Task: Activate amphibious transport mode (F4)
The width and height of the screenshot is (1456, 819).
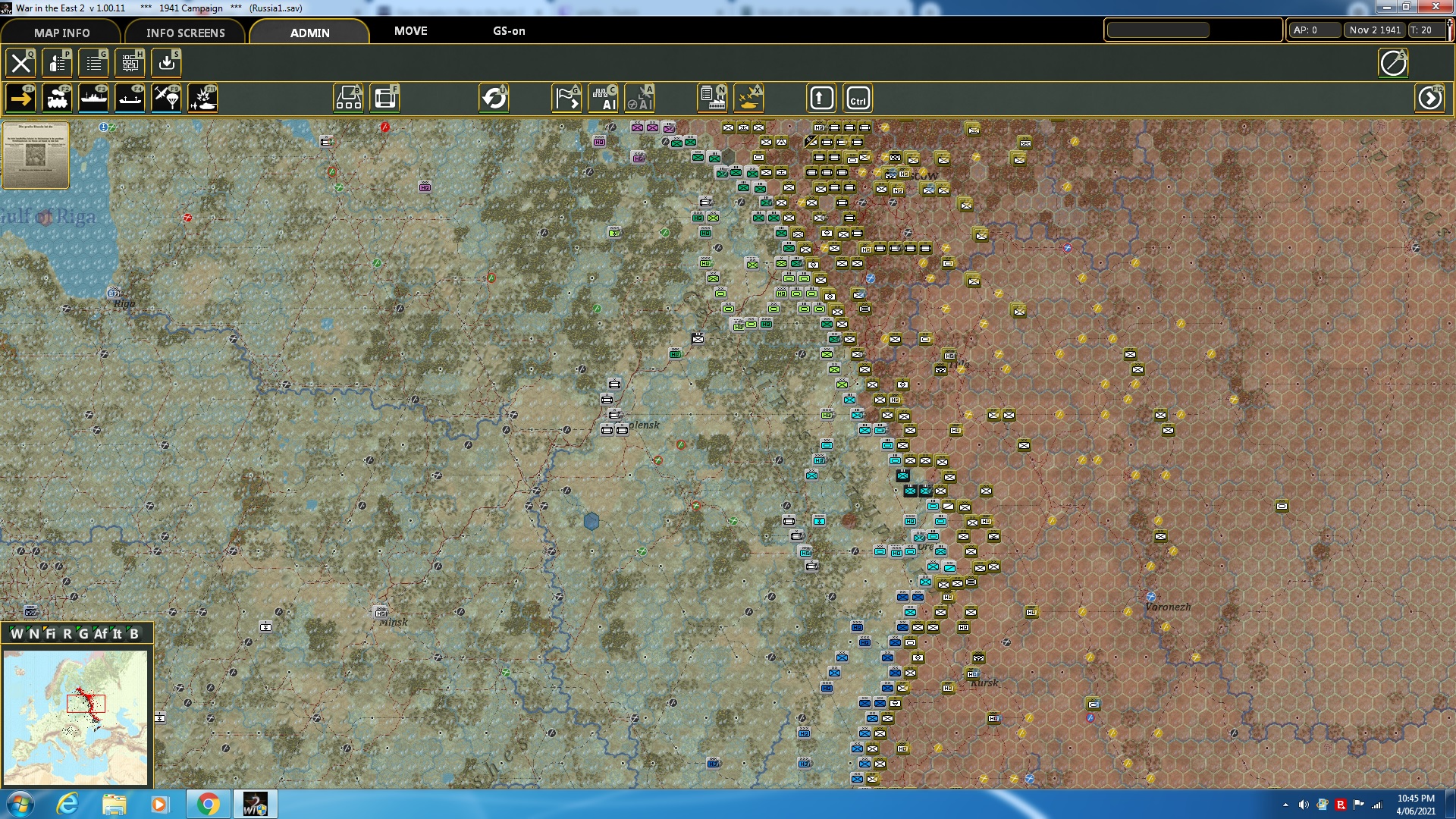Action: [x=130, y=98]
